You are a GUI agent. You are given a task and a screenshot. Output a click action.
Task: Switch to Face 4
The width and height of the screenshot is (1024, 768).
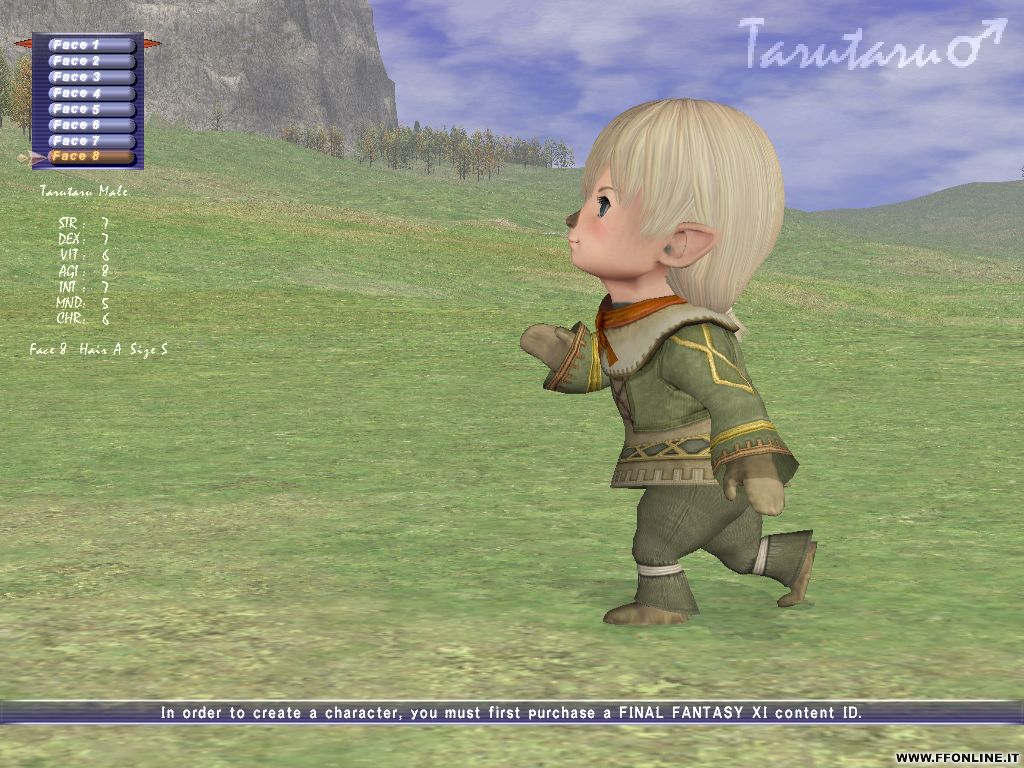tap(90, 93)
